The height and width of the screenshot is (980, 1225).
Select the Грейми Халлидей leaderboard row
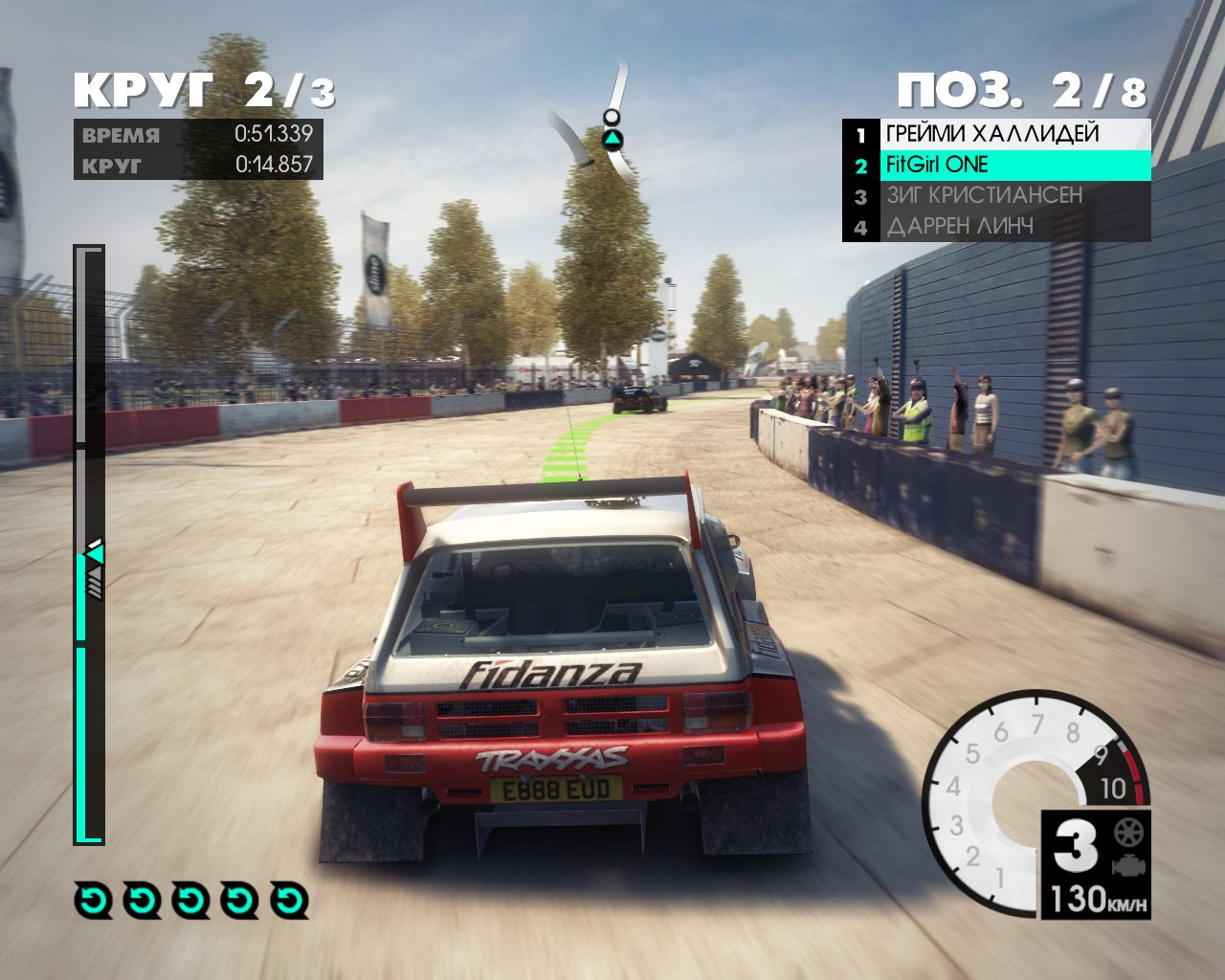(x=995, y=134)
